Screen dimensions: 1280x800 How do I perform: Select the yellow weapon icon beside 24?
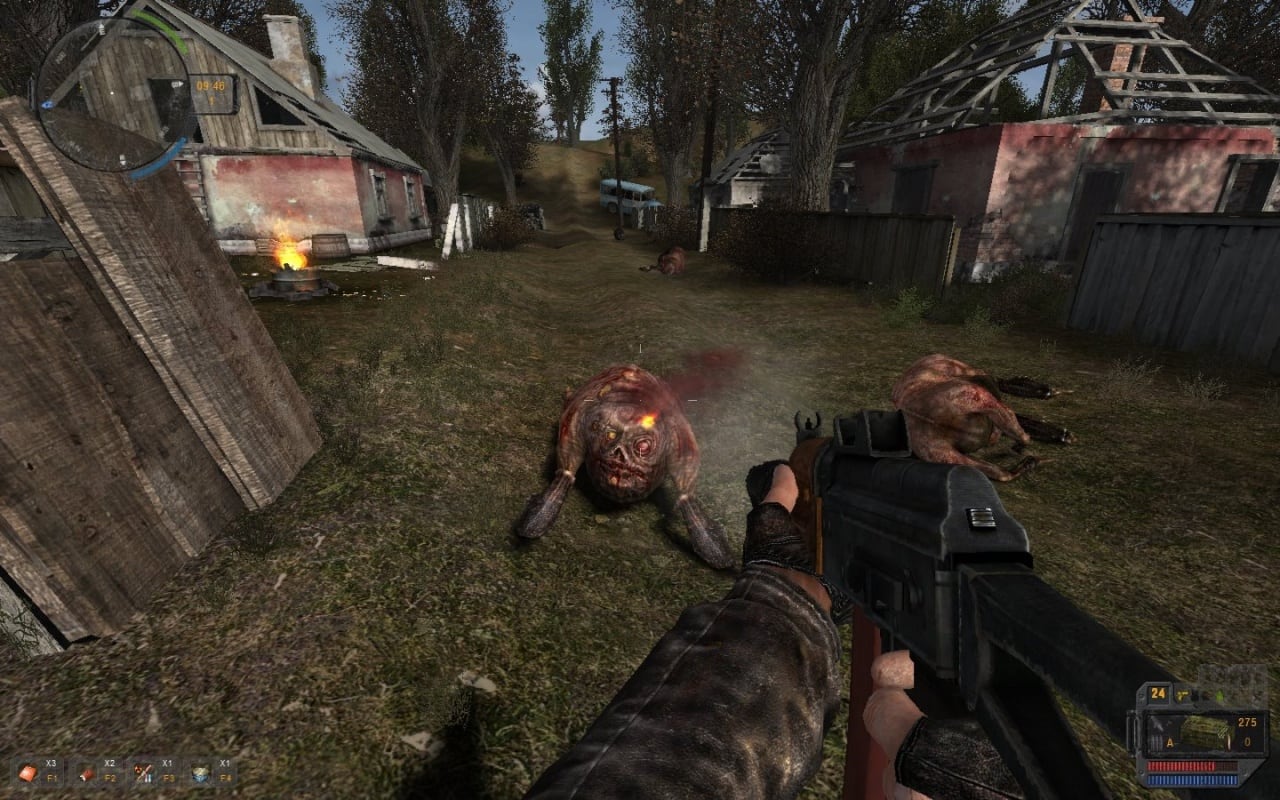pos(1183,694)
